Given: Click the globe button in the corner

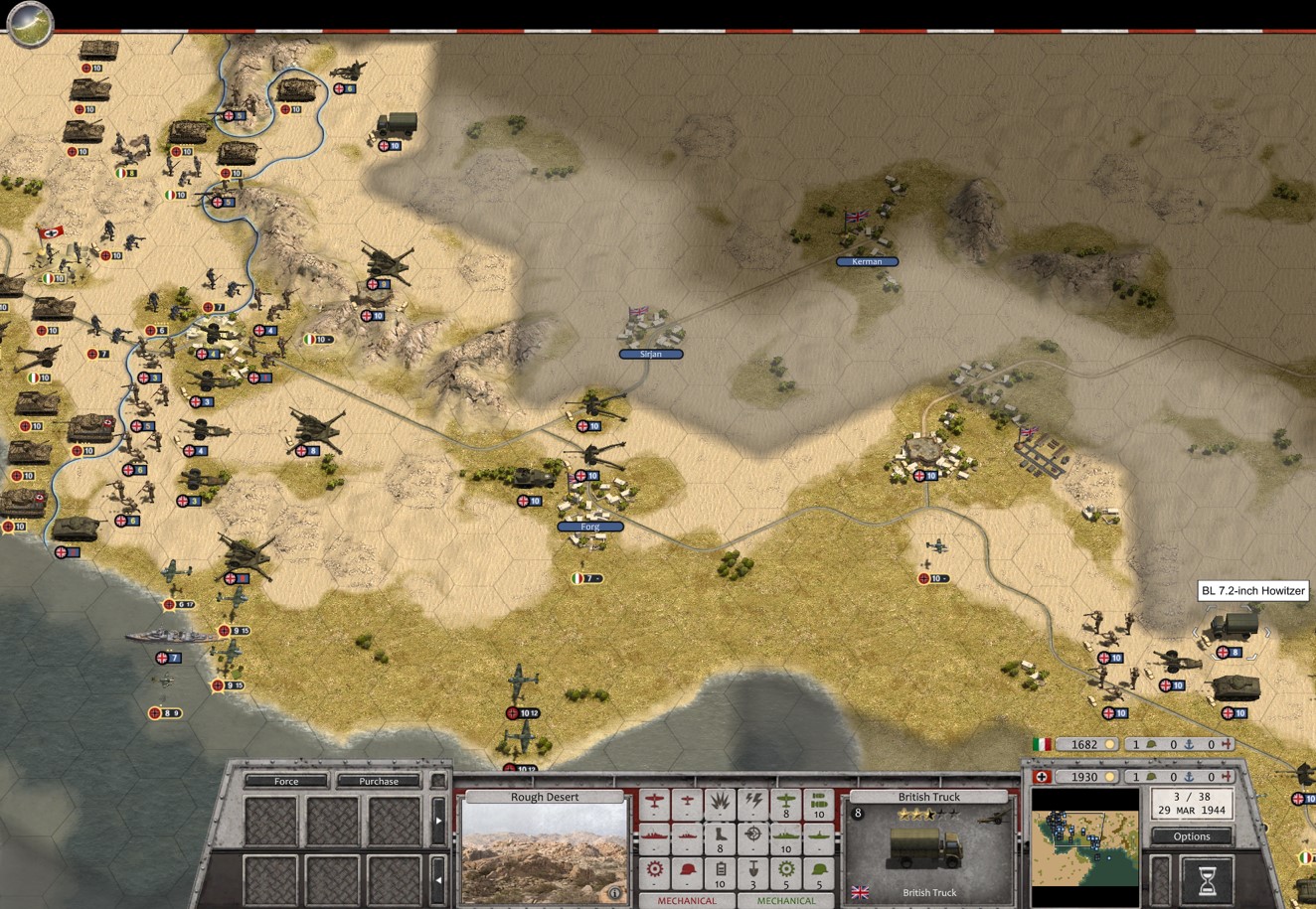Looking at the screenshot, I should 29,22.
